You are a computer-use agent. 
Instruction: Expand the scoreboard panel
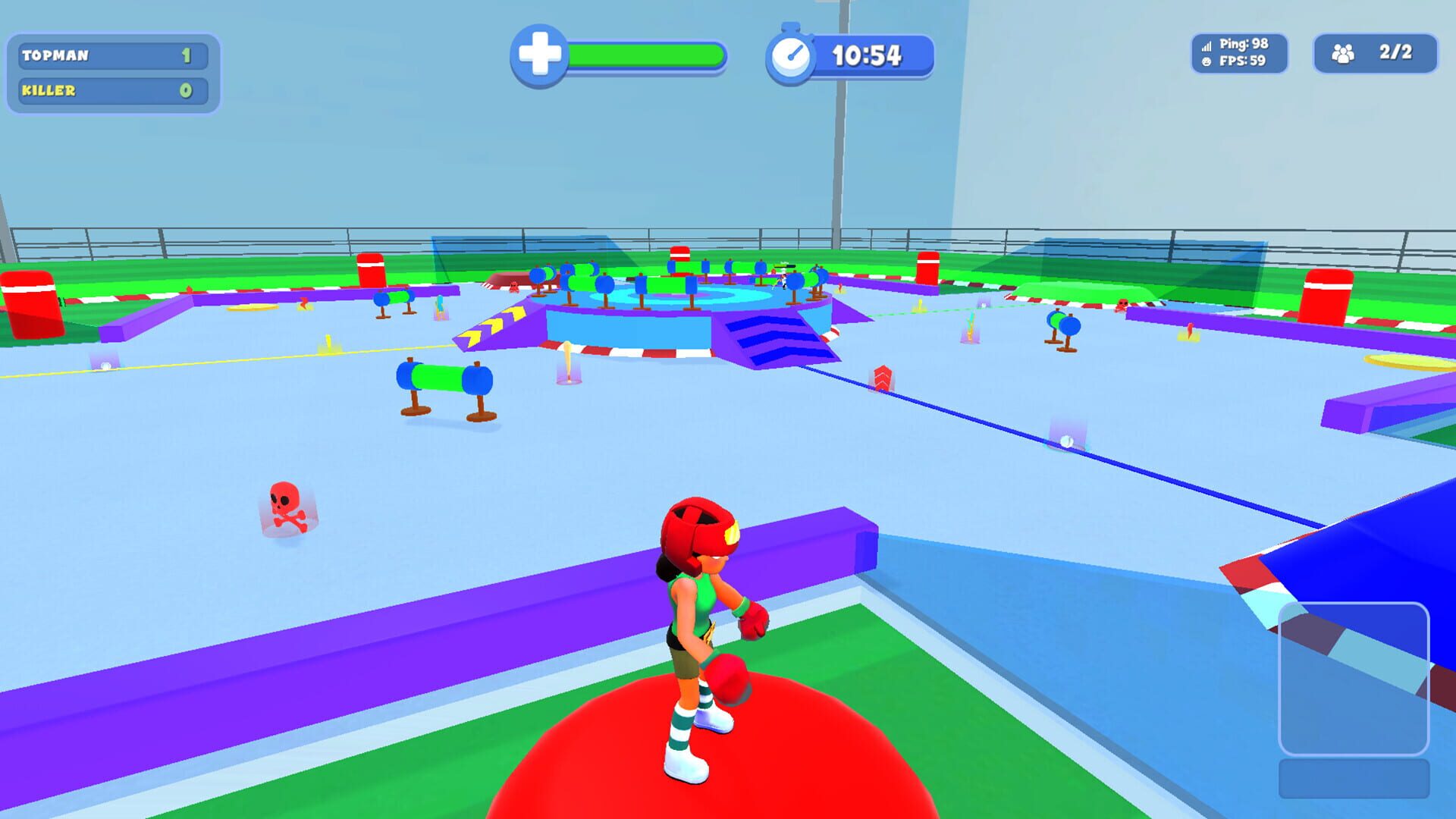point(112,72)
